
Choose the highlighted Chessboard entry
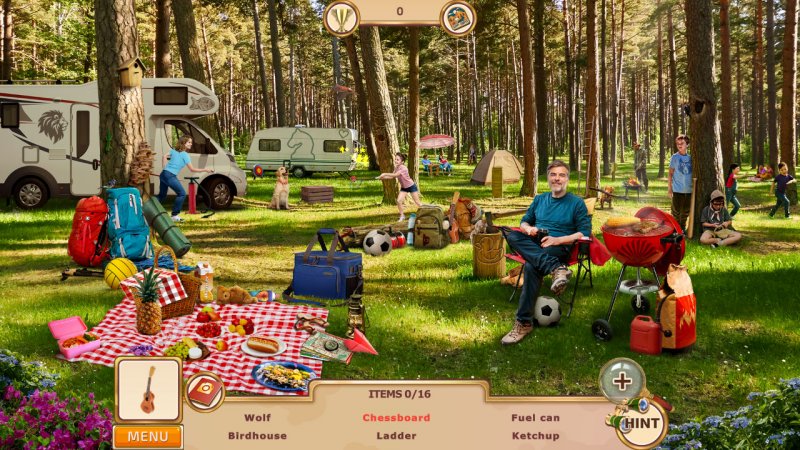[396, 418]
